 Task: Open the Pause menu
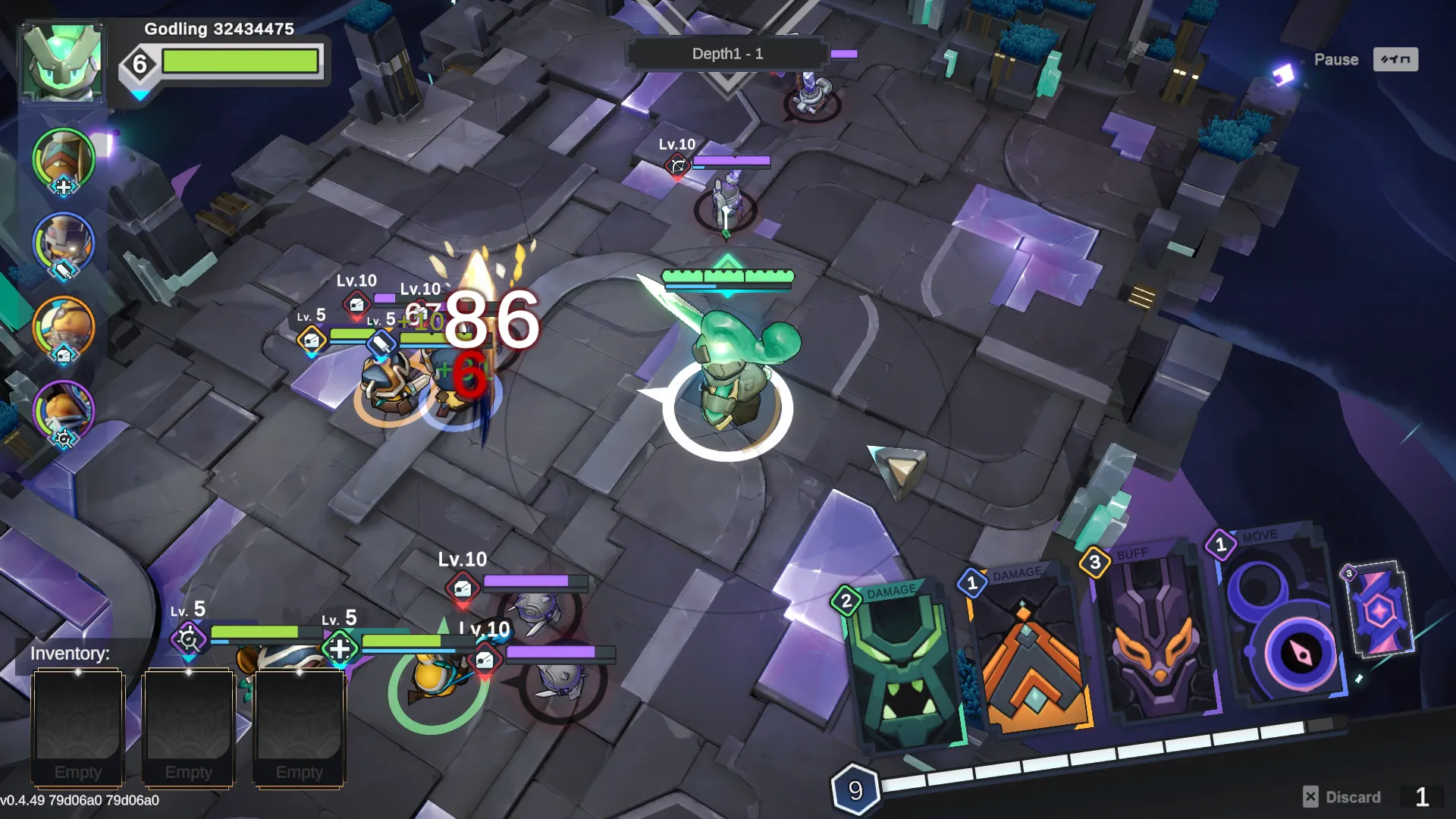pos(1335,59)
